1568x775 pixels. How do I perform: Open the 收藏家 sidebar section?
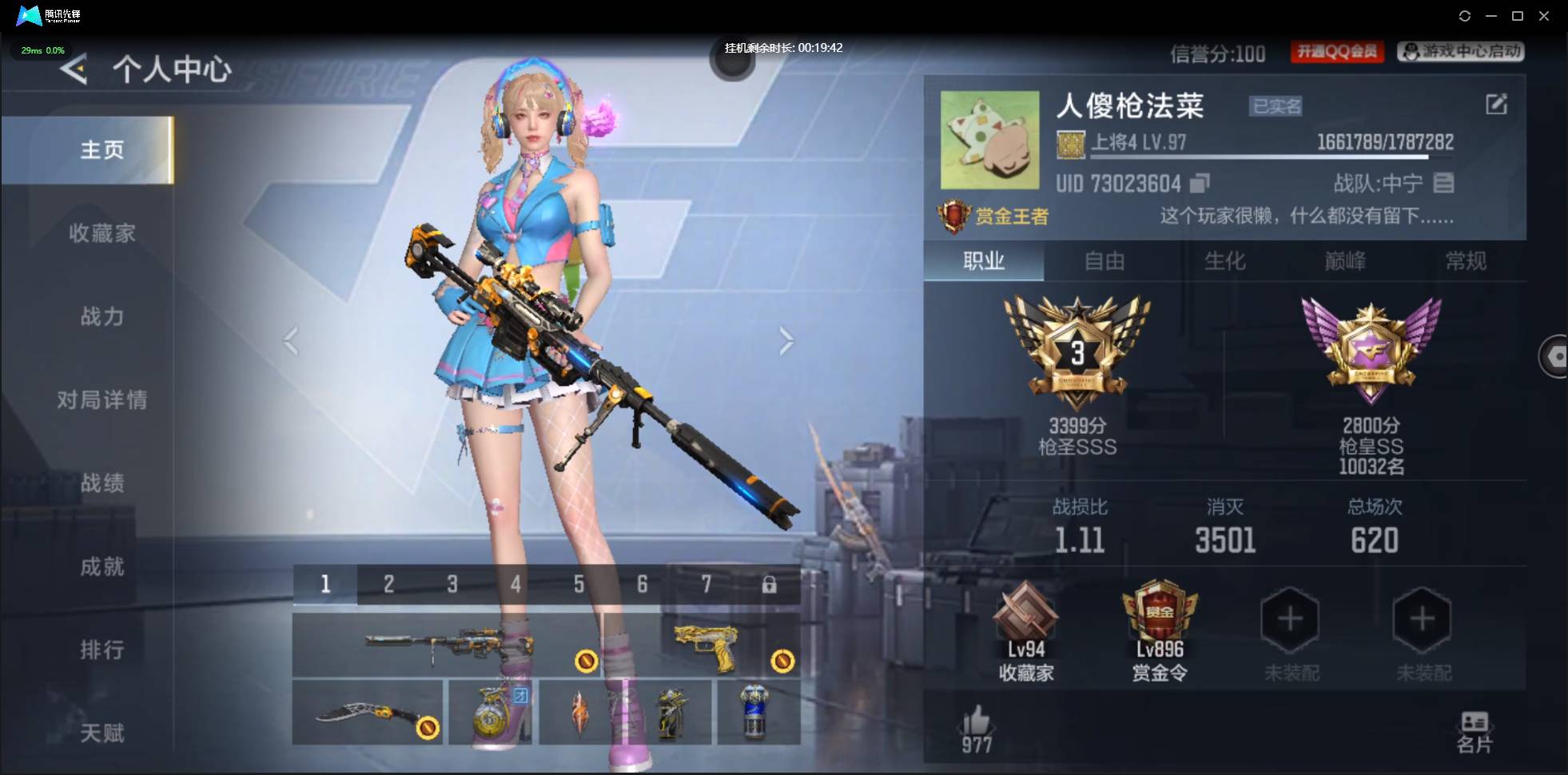pos(101,233)
